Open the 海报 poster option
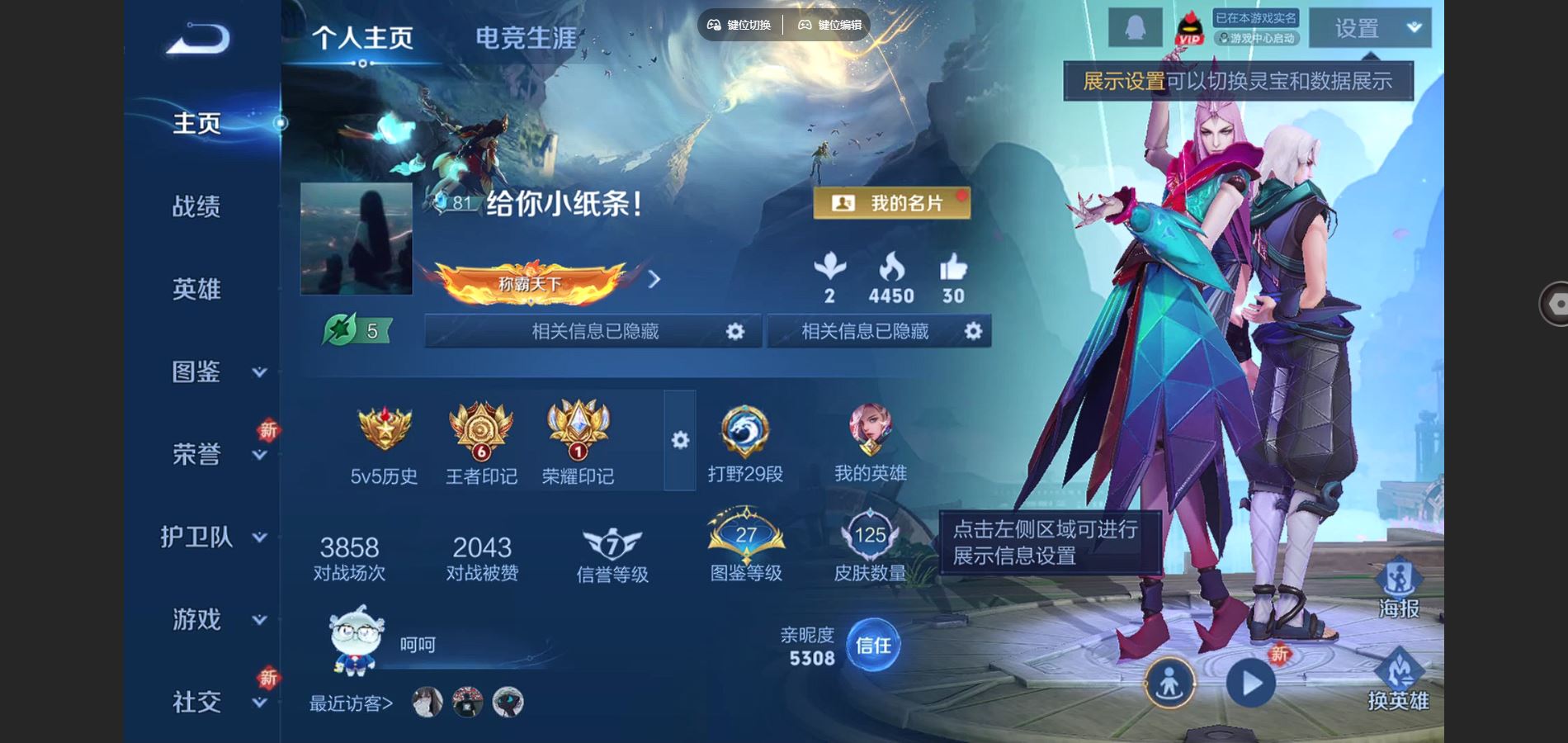This screenshot has width=1568, height=743. tap(1398, 587)
